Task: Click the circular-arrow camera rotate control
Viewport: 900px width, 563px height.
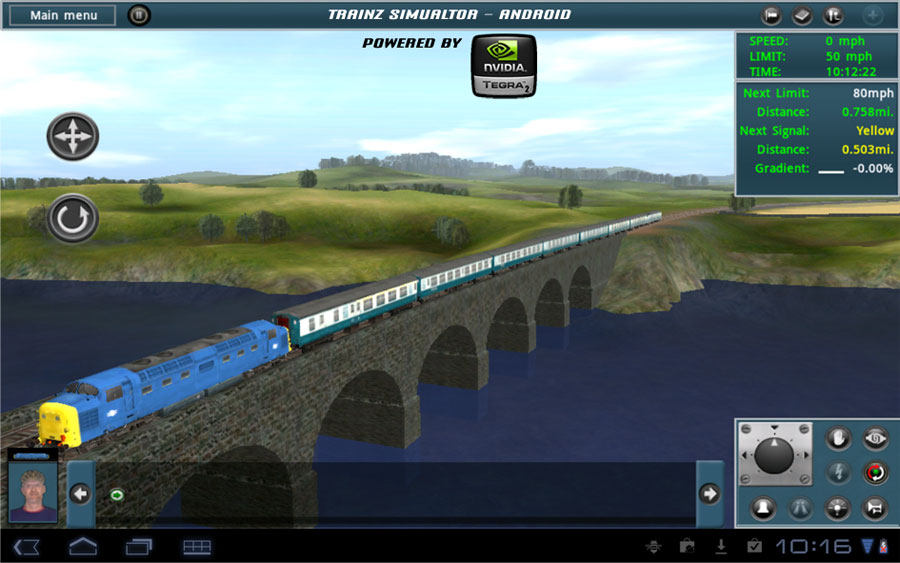Action: [73, 219]
